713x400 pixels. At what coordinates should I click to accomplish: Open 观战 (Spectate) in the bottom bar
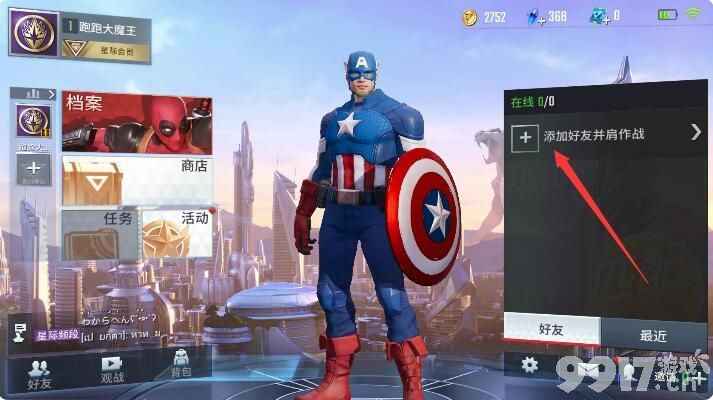111,370
